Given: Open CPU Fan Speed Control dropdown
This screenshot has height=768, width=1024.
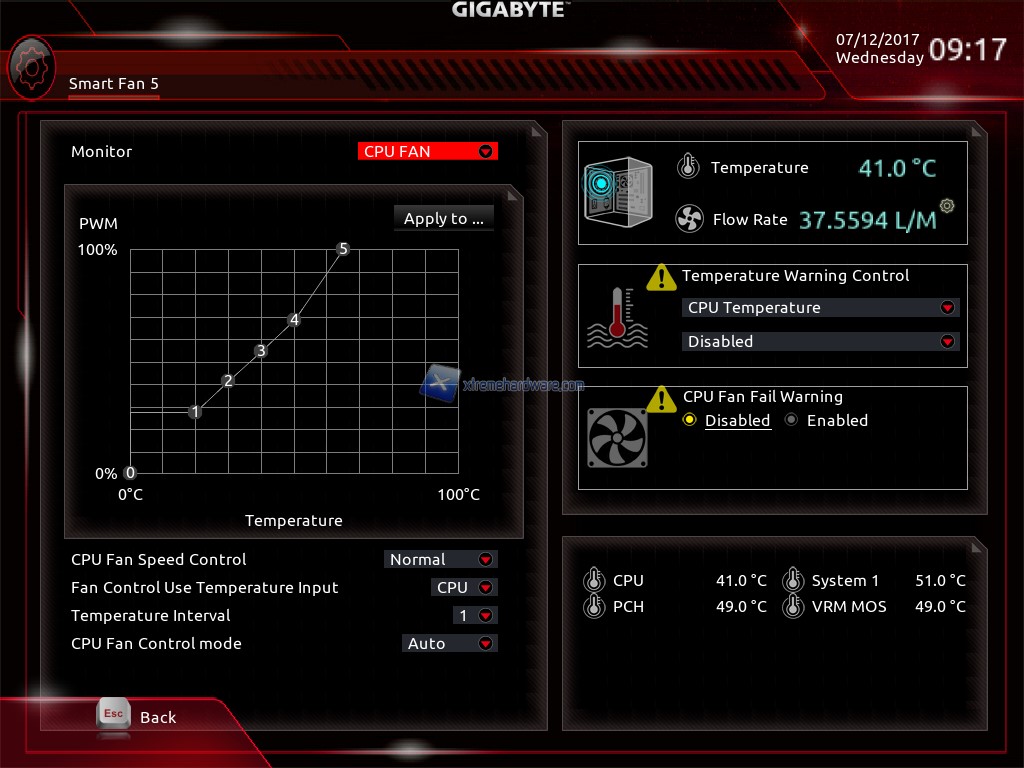Looking at the screenshot, I should [440, 560].
